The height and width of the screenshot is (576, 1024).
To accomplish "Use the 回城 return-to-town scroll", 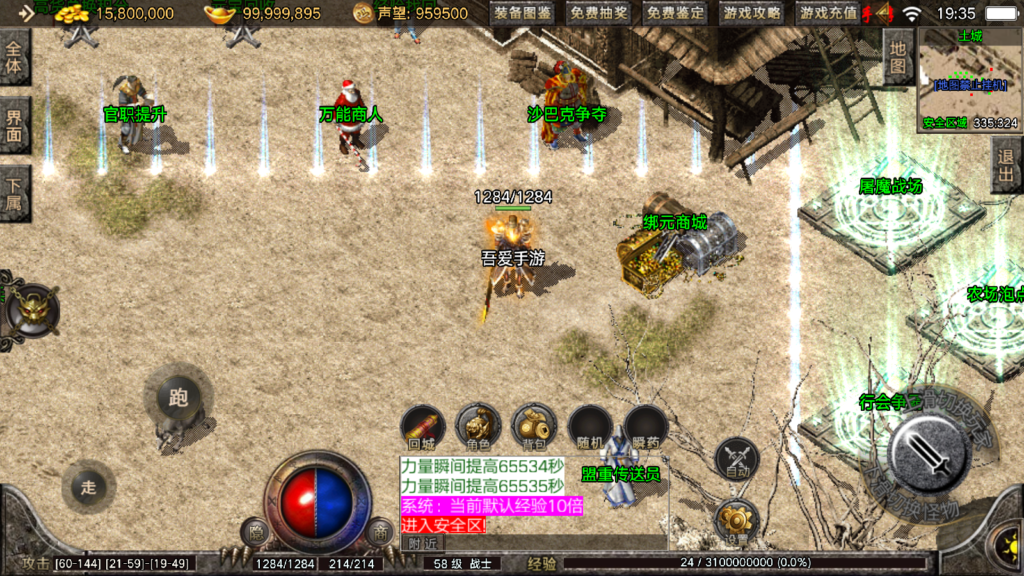I will tap(422, 428).
